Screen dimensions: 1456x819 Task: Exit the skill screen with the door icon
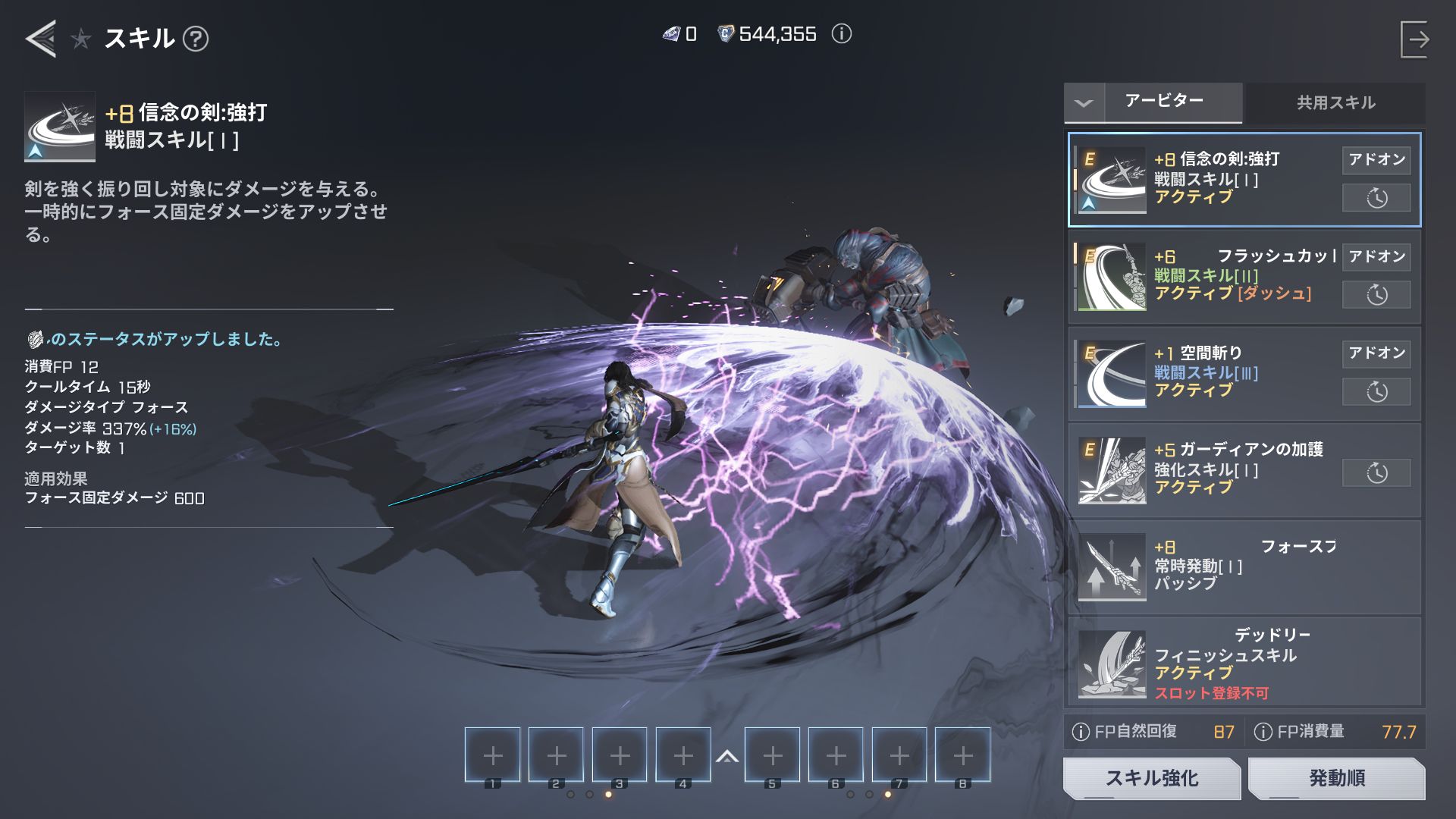point(1415,39)
